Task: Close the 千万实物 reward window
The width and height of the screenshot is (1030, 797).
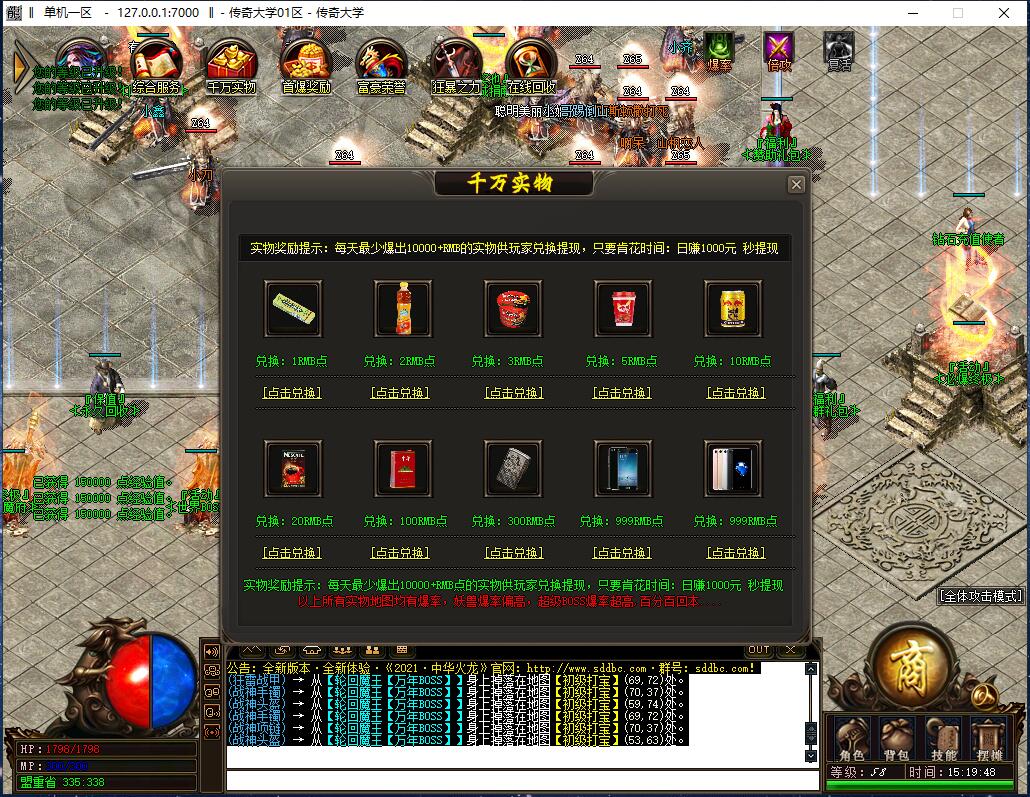Action: (x=796, y=184)
